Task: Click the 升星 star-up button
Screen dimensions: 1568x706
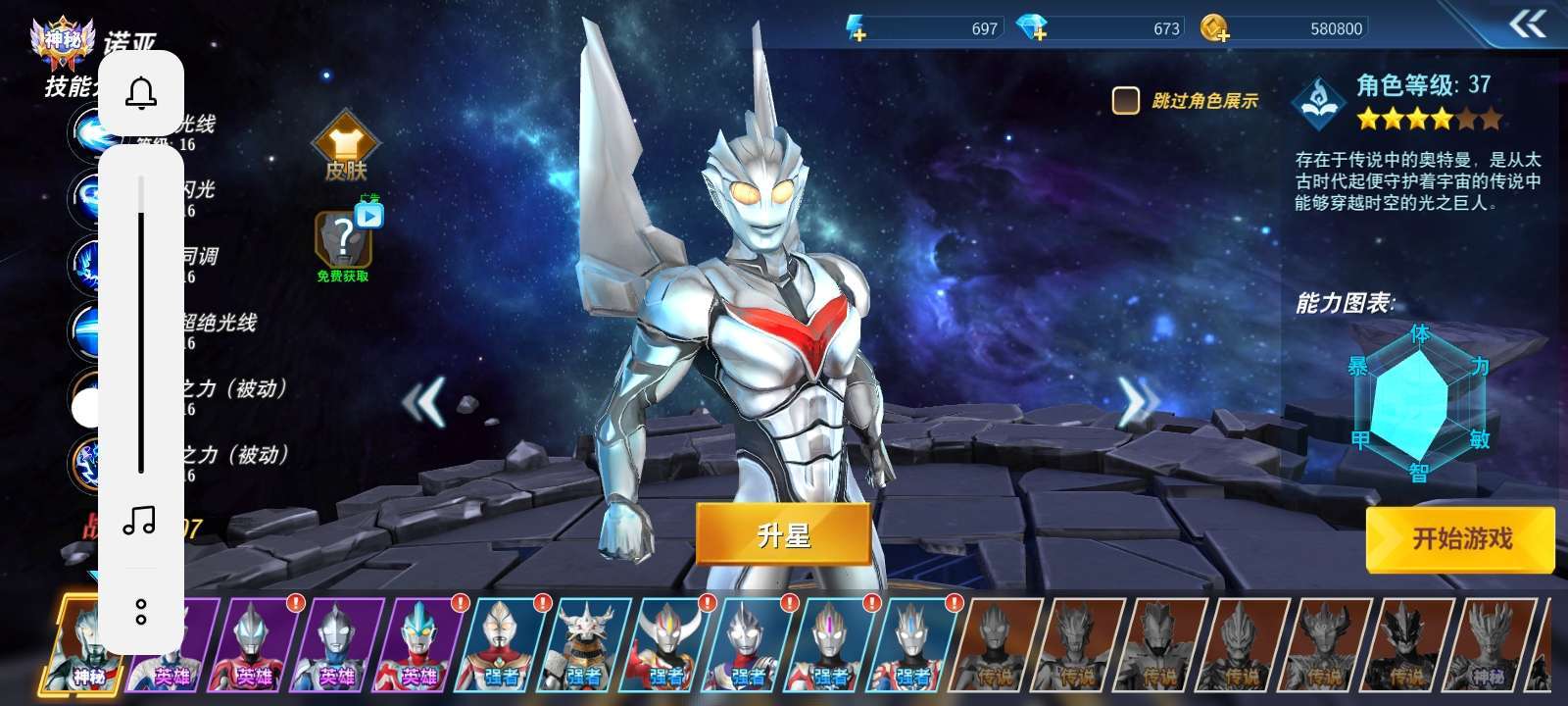Action: coord(783,534)
